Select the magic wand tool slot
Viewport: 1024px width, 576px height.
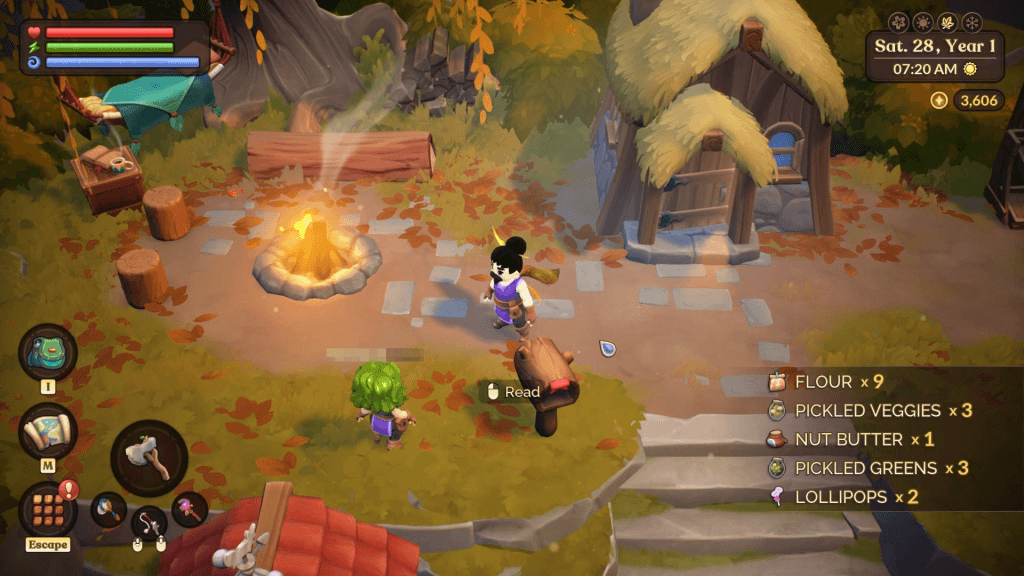[189, 509]
